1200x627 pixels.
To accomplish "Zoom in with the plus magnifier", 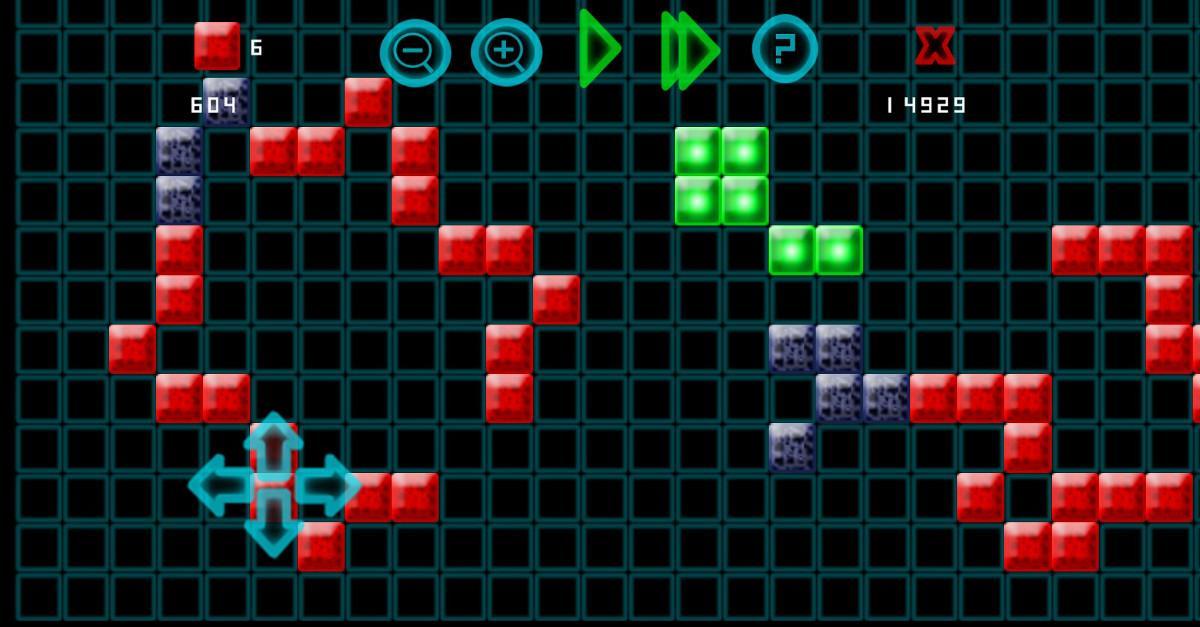I will 506,52.
